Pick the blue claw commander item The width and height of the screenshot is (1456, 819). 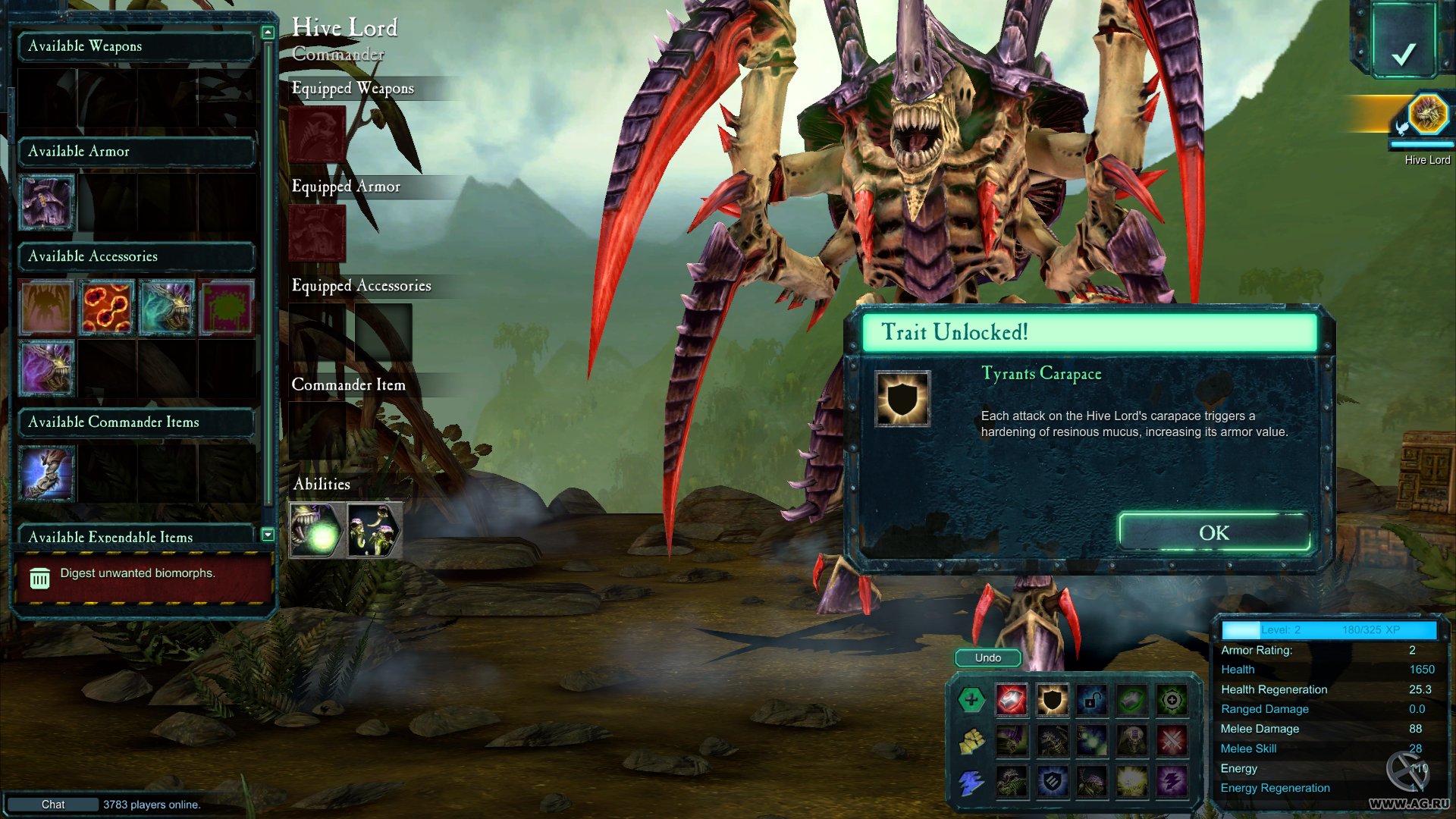pyautogui.click(x=47, y=473)
